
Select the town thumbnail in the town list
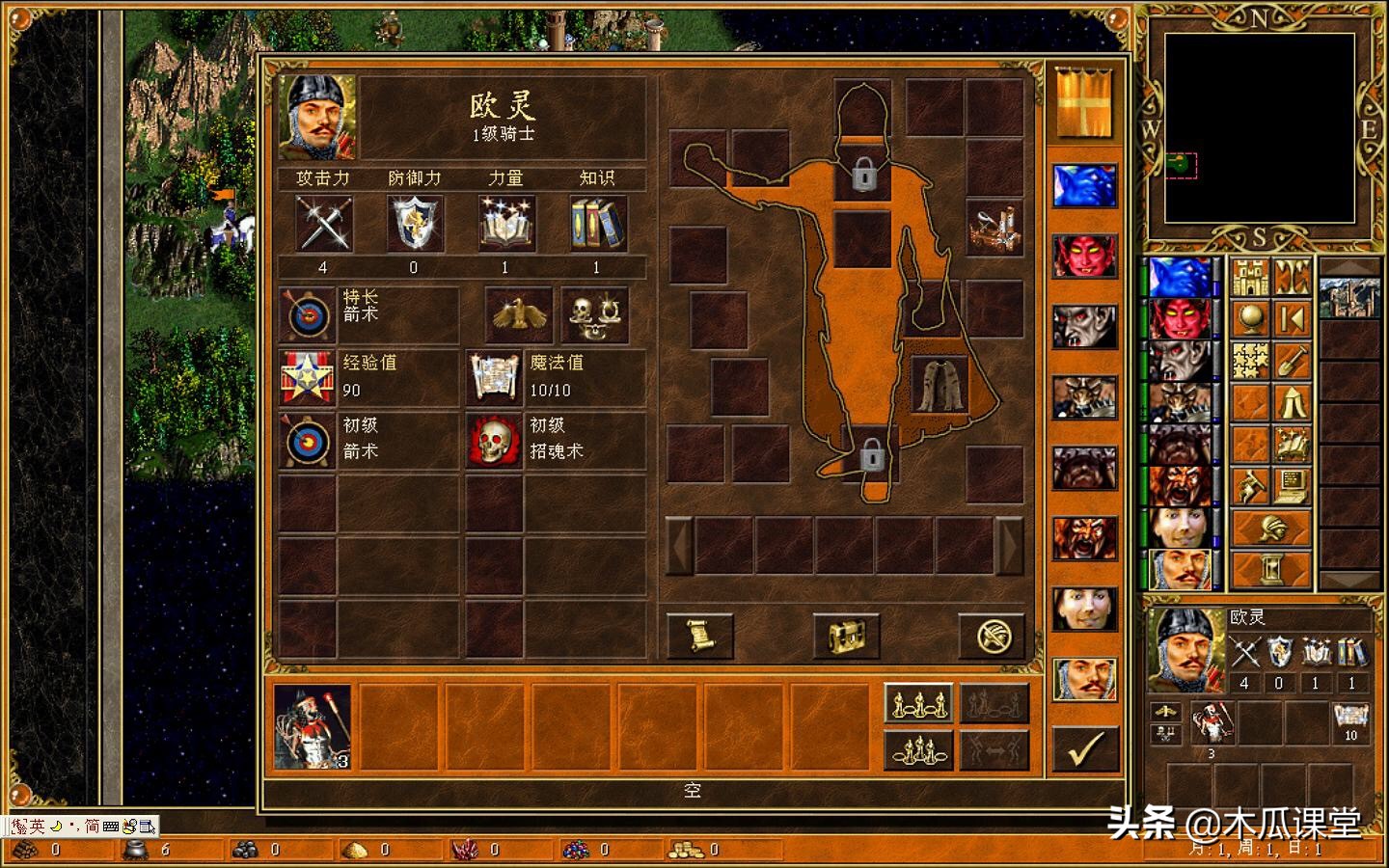(x=1348, y=297)
